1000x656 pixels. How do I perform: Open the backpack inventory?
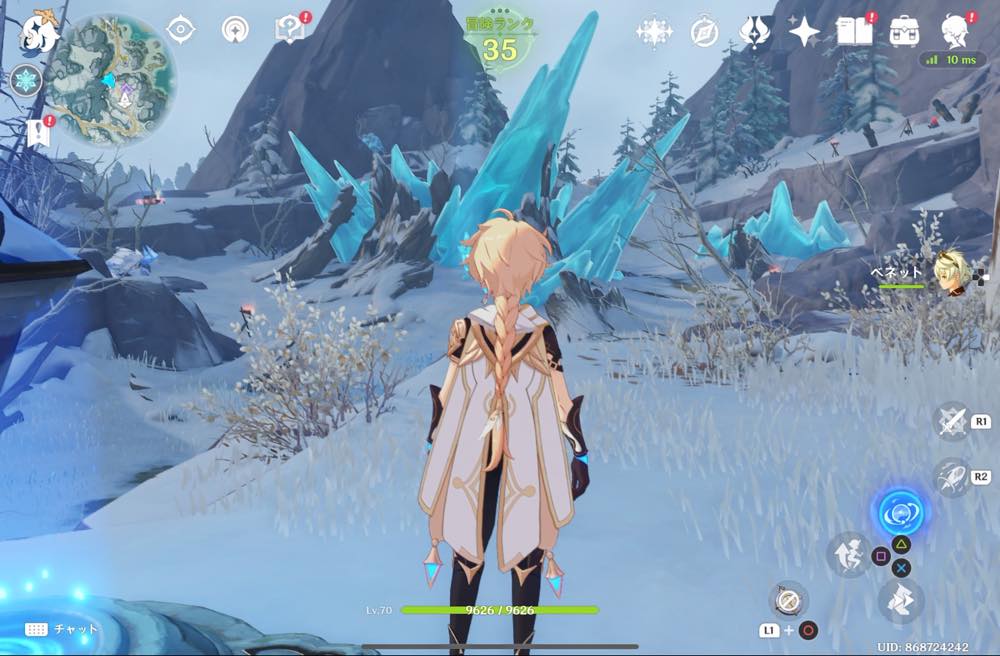(905, 31)
